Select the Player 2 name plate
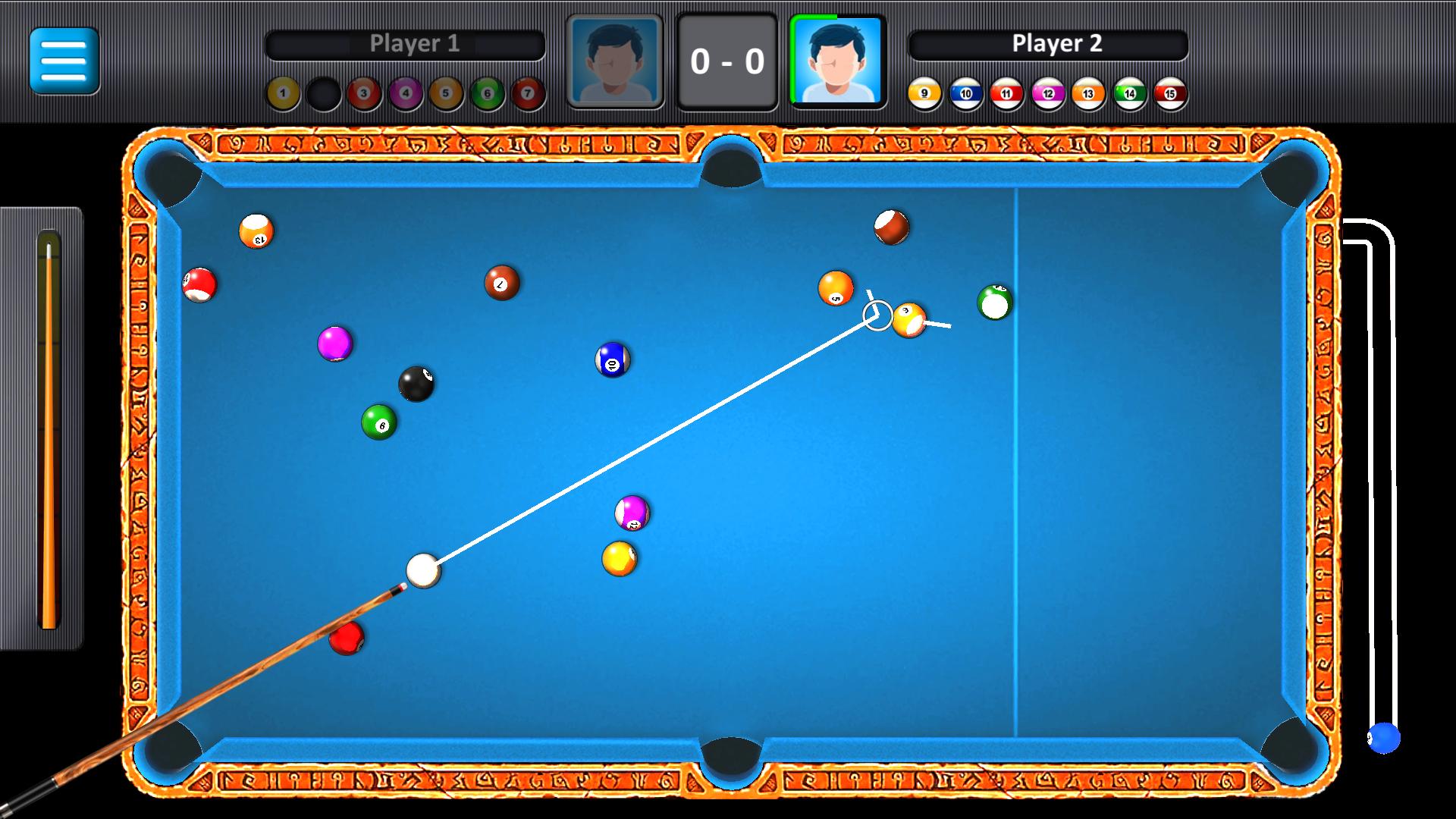Viewport: 1456px width, 819px height. point(1050,43)
